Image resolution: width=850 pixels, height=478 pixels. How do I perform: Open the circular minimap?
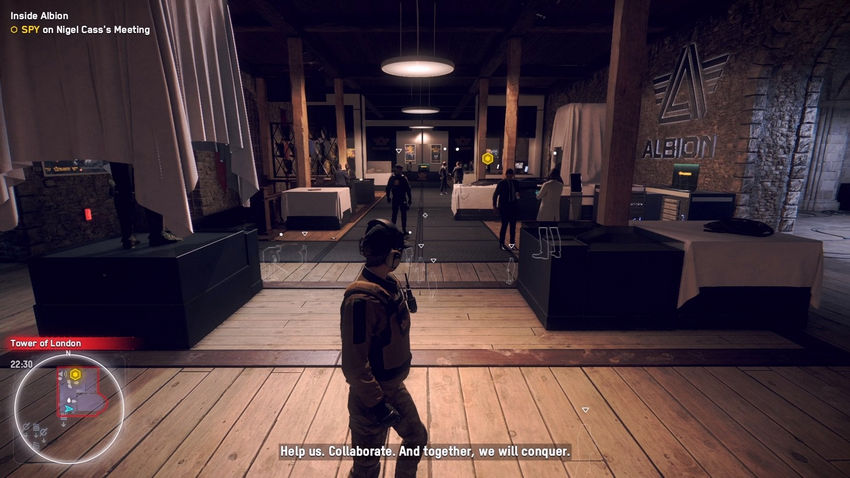click(68, 402)
